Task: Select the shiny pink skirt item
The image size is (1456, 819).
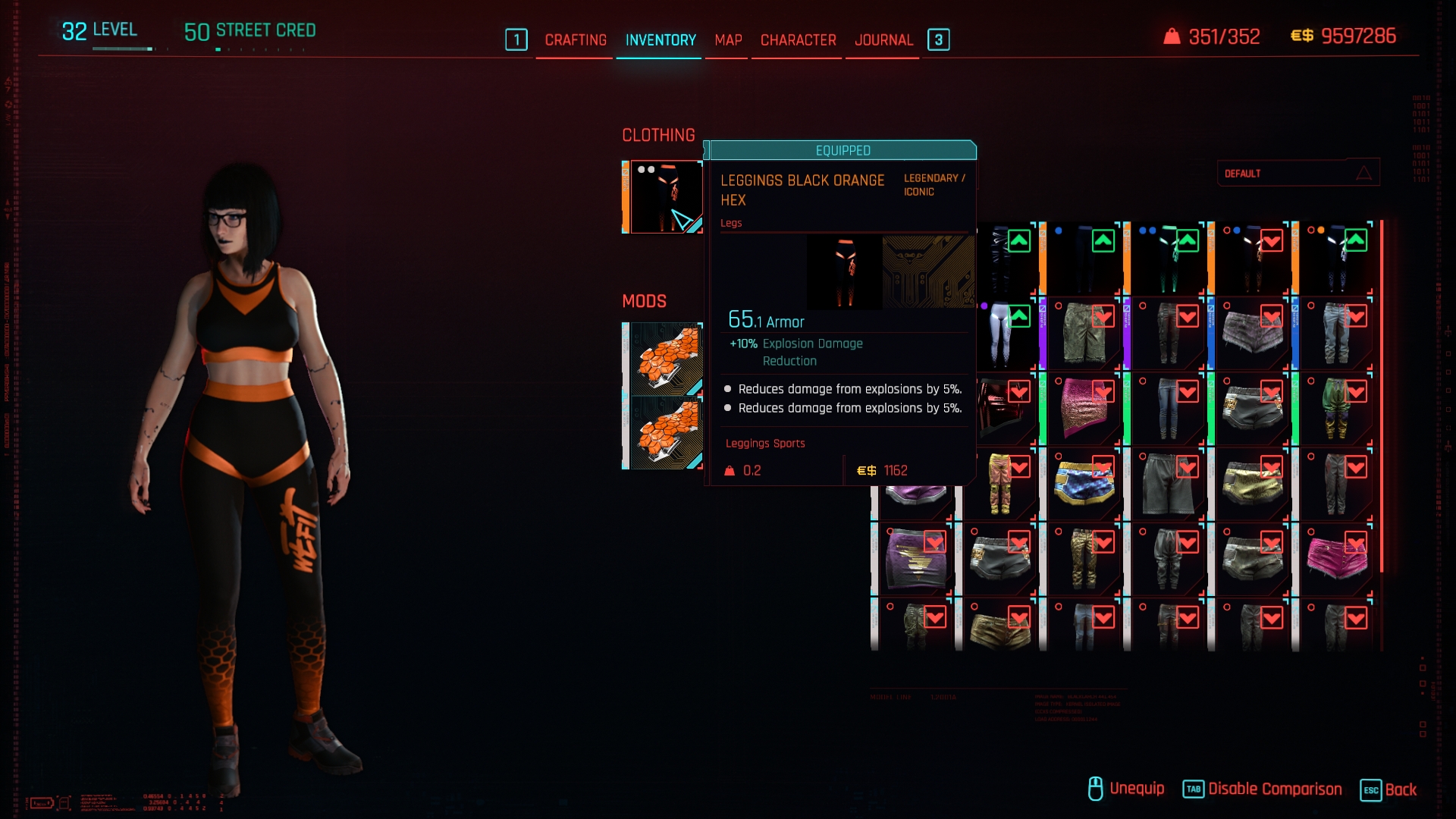Action: pyautogui.click(x=1084, y=409)
